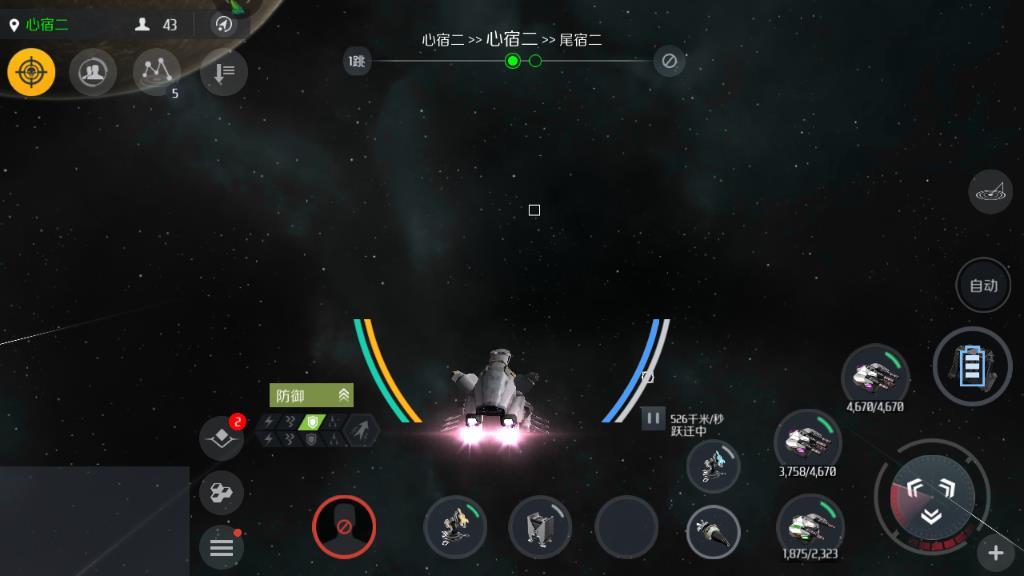Tap the plus button in the corner
Screen dimensions: 1024x576
click(995, 552)
